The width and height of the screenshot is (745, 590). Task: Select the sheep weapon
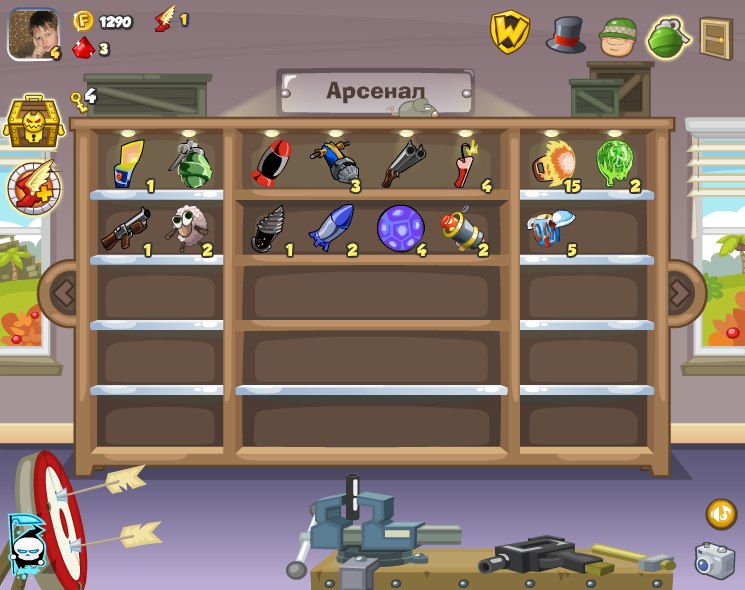(185, 229)
